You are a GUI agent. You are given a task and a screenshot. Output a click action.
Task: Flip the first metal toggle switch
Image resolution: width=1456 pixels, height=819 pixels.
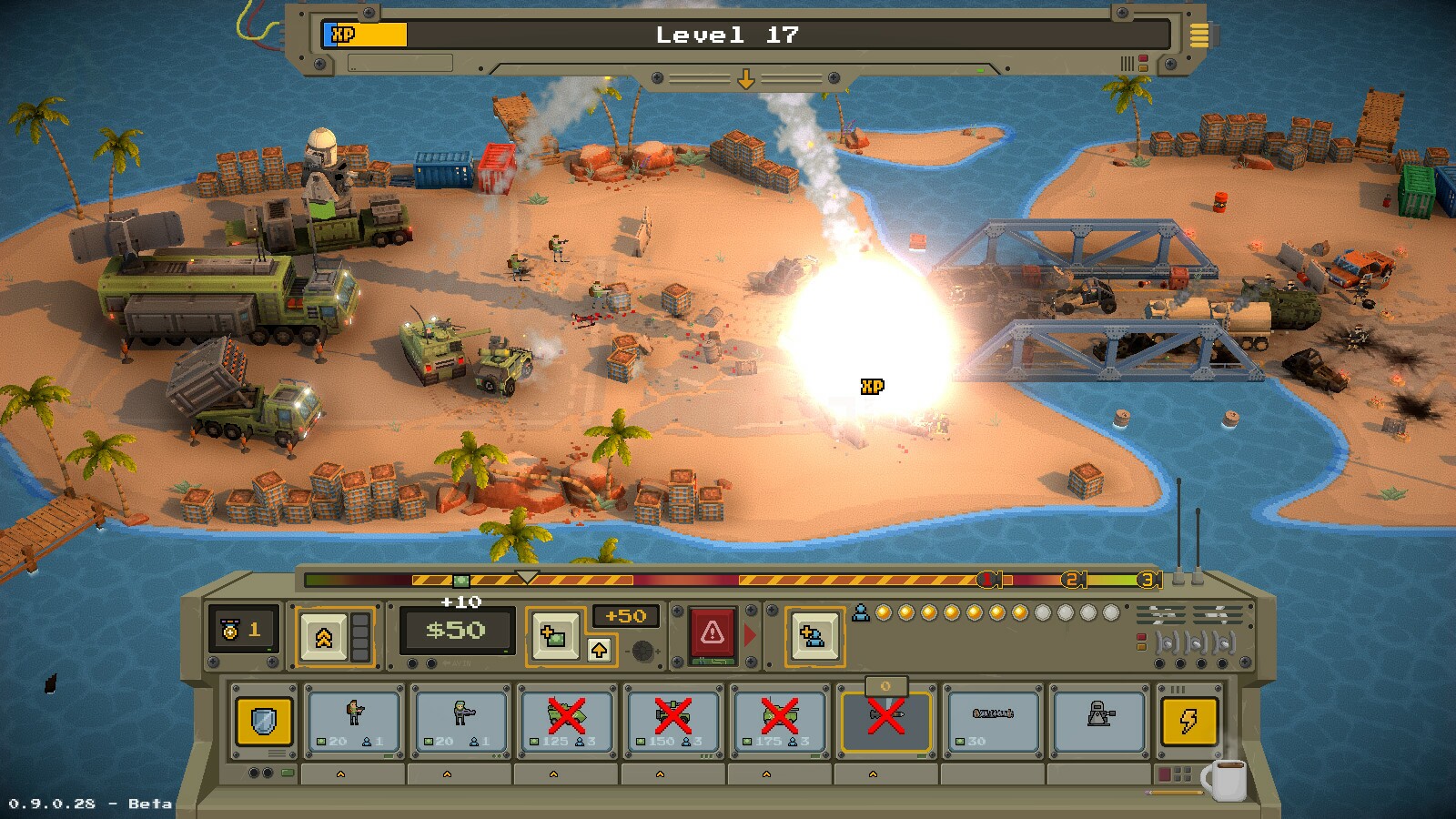tap(1168, 642)
